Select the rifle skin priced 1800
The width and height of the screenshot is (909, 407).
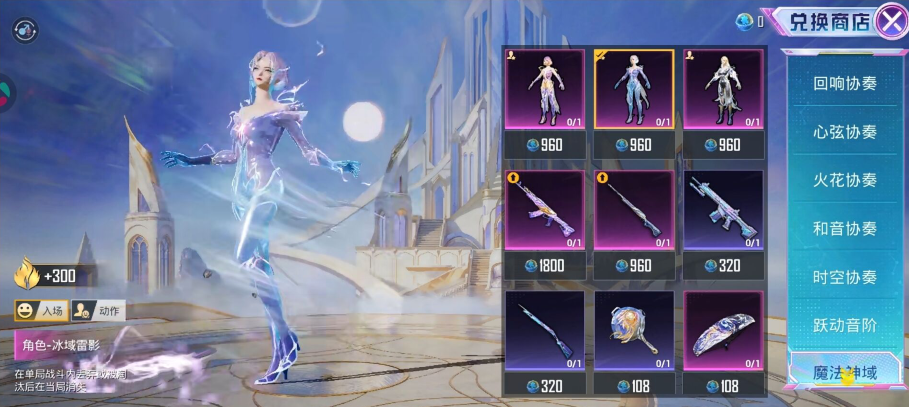545,211
